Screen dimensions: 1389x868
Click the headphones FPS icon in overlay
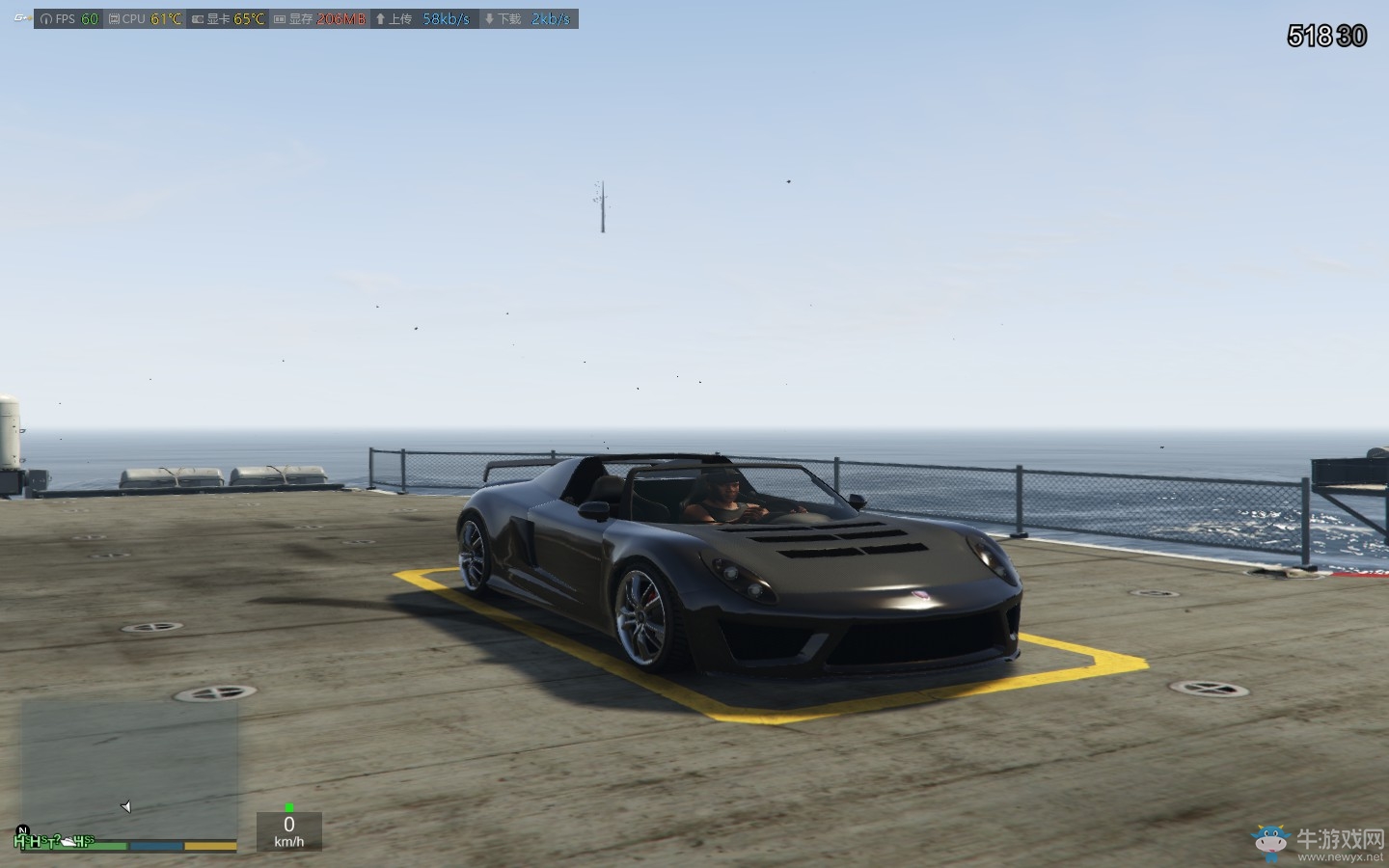(45, 18)
